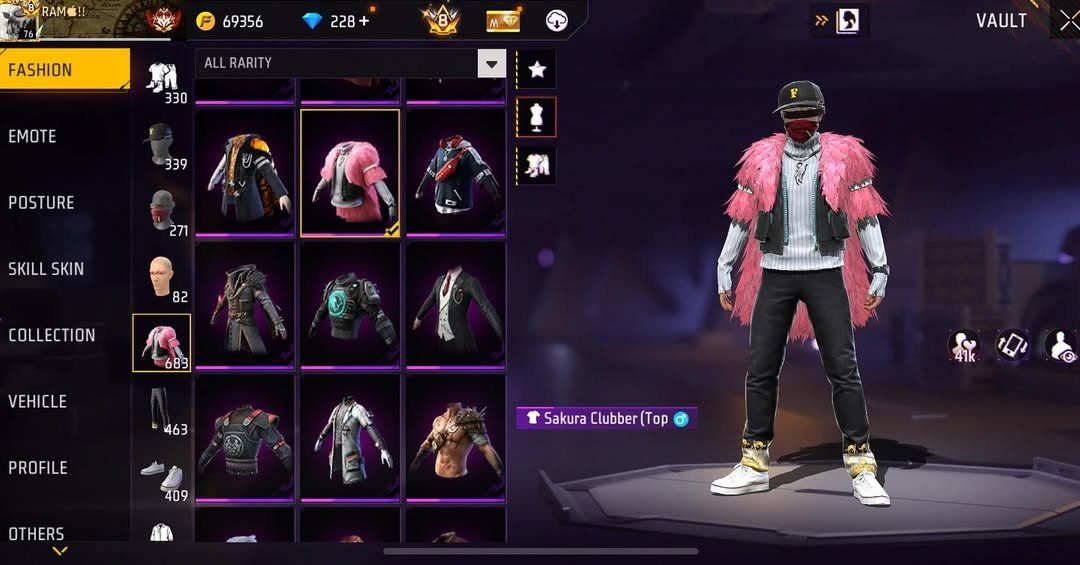Add diamonds with the plus button
This screenshot has height=565, width=1080.
tap(363, 21)
